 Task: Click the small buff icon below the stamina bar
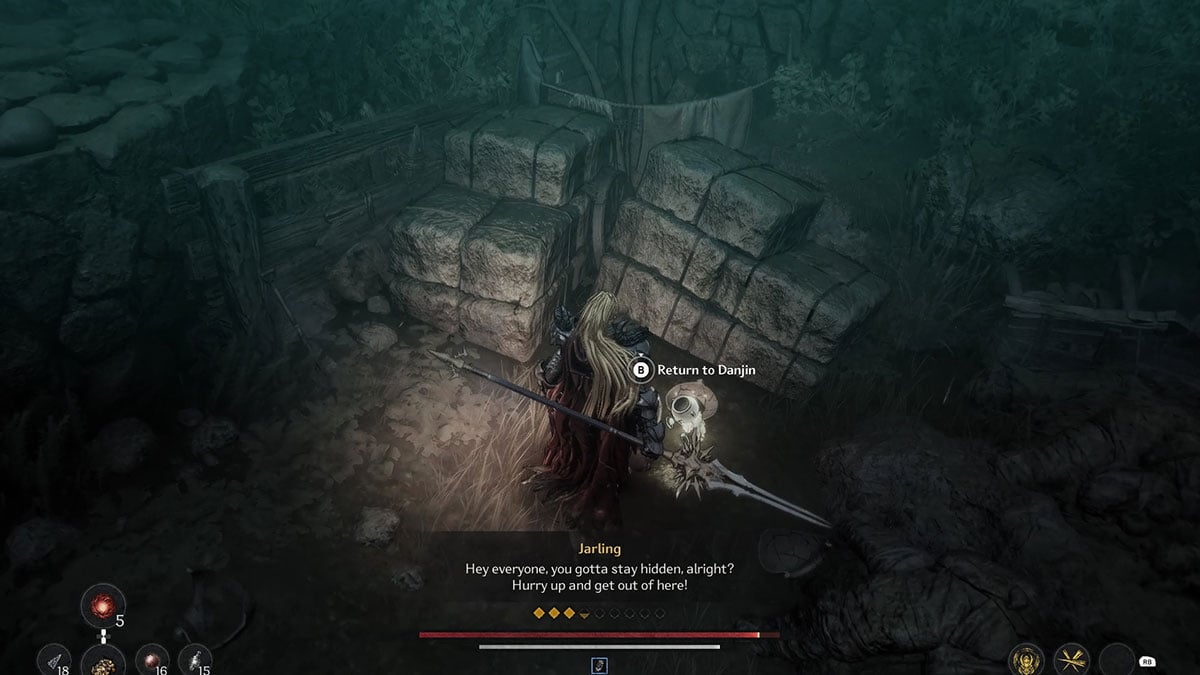pos(600,664)
